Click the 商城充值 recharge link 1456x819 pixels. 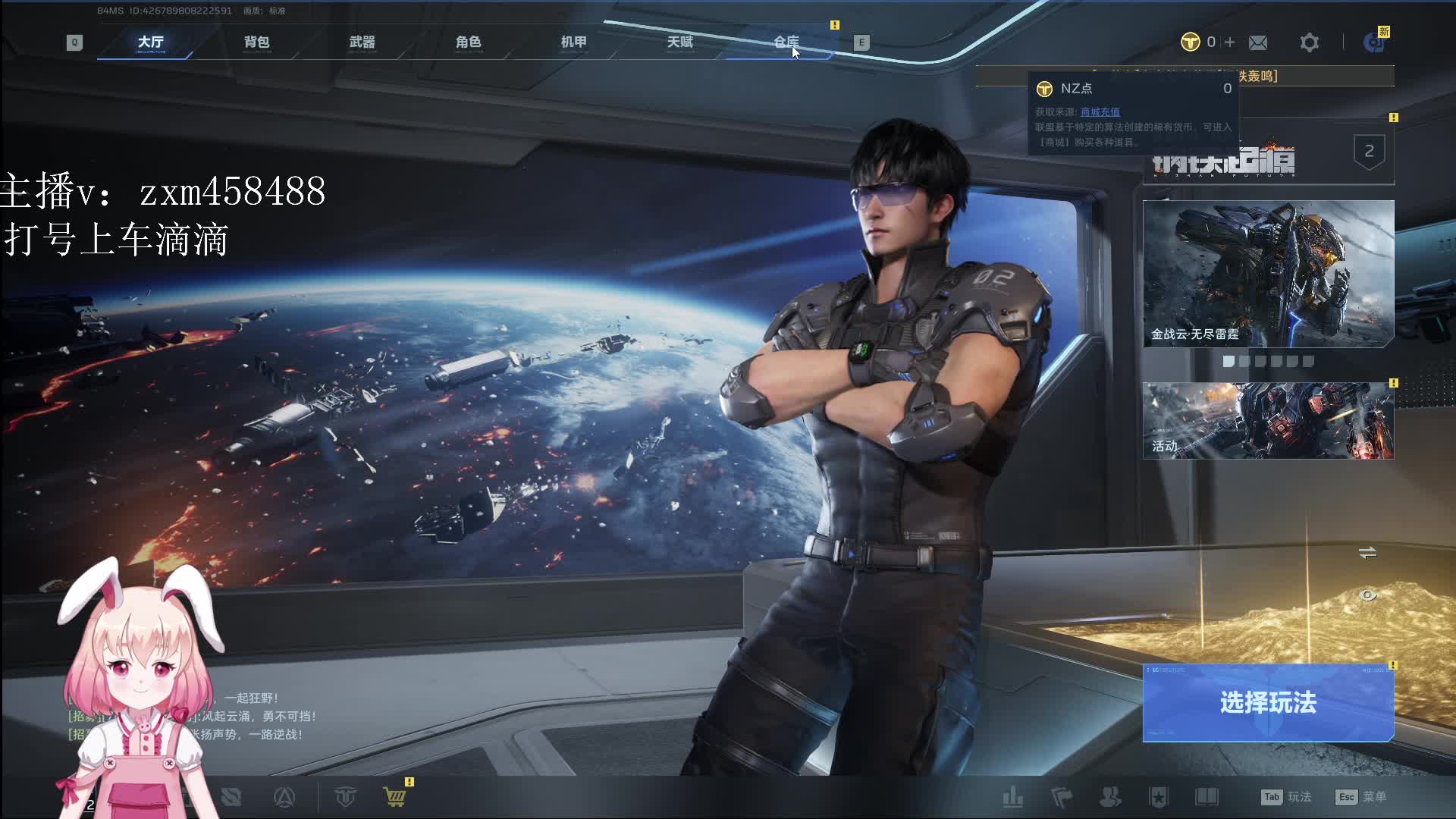pos(1100,112)
